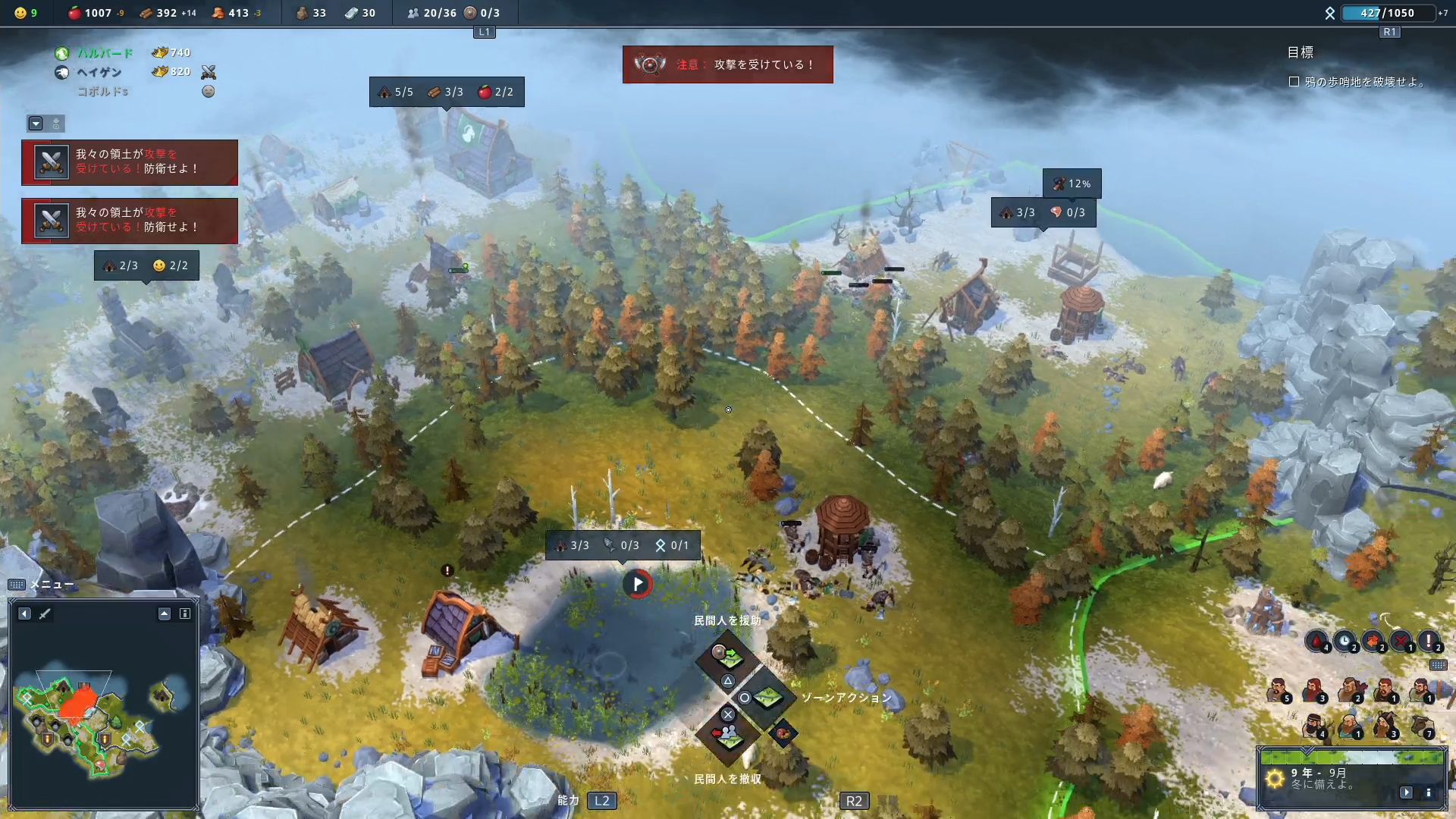The image size is (1456, 819).
Task: Select the villager group with count 5
Action: point(1279,691)
